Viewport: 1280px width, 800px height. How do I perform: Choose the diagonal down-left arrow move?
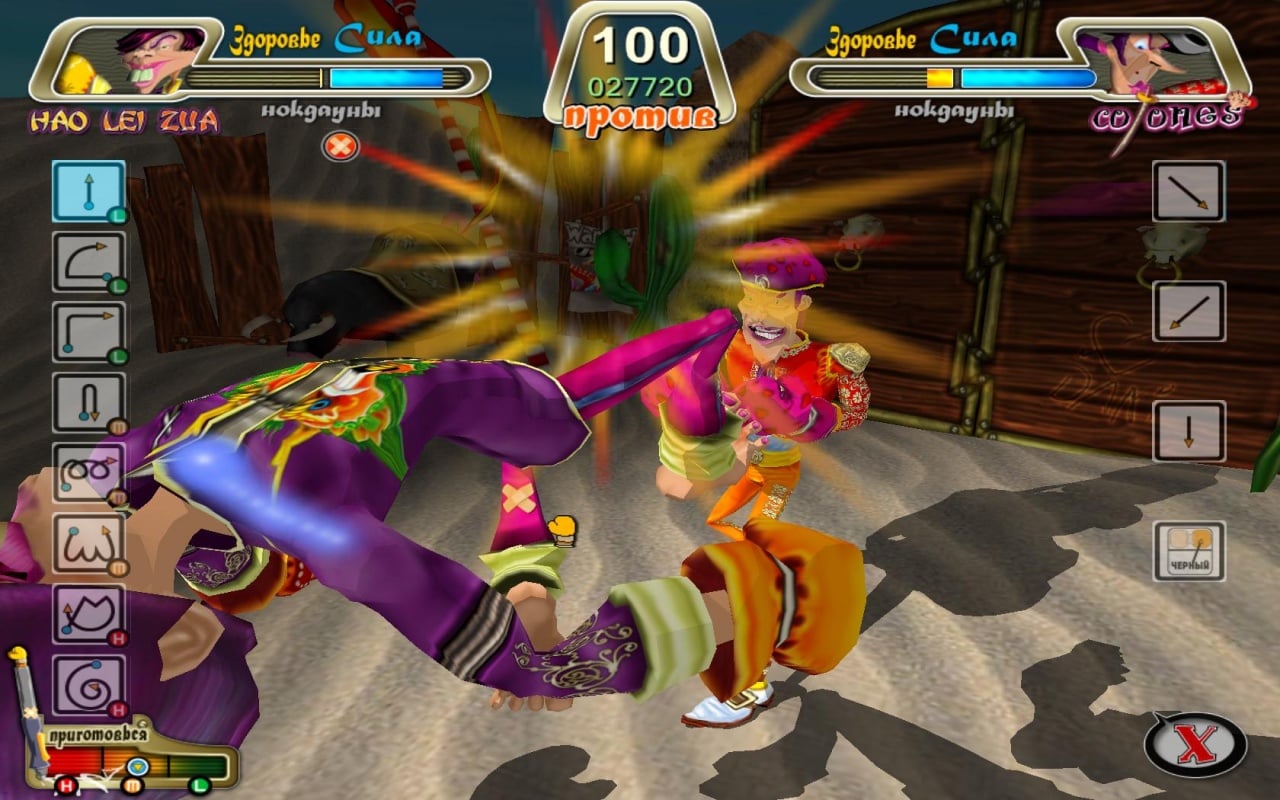(x=1188, y=311)
